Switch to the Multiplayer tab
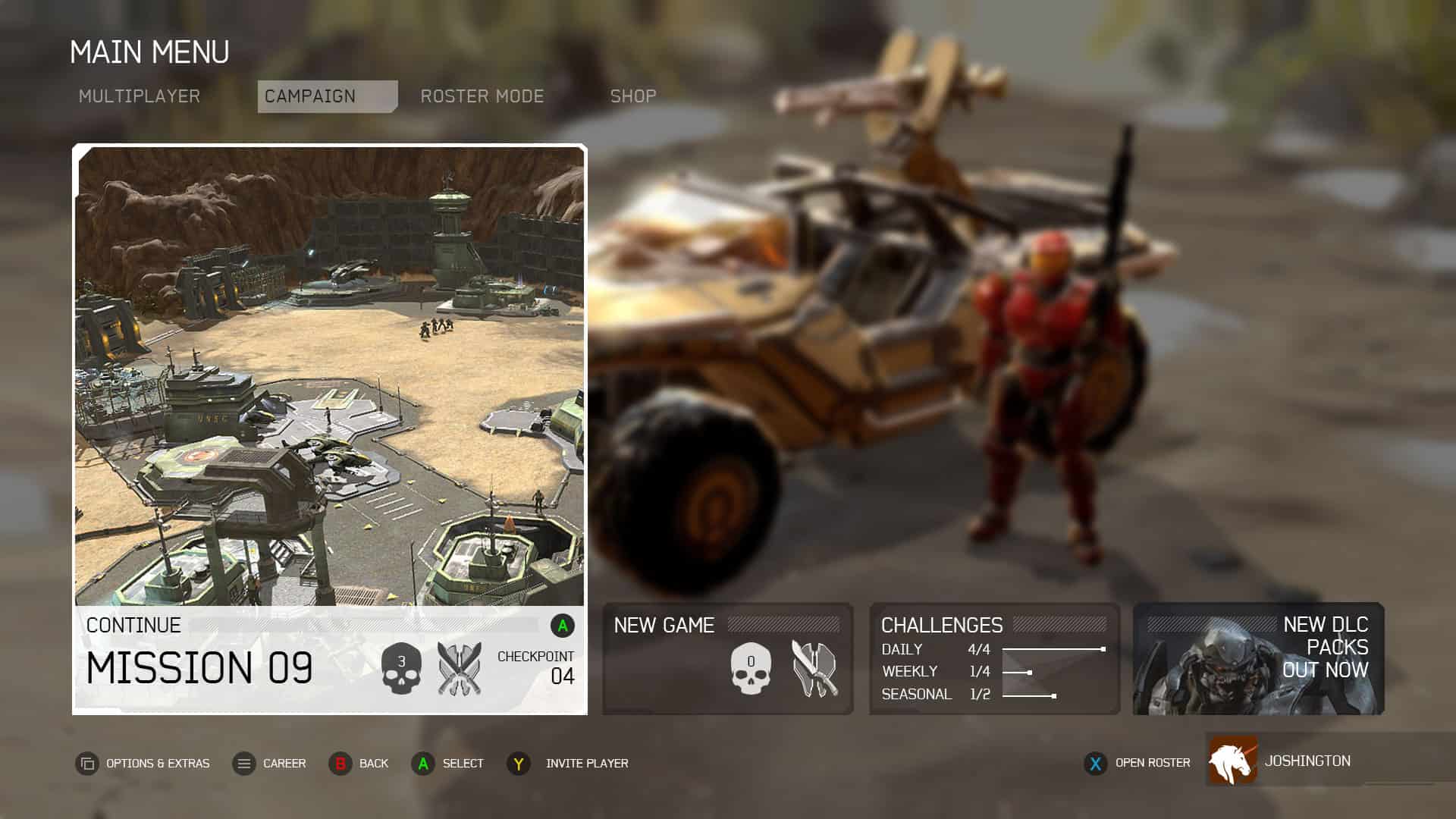The height and width of the screenshot is (819, 1456). click(140, 96)
